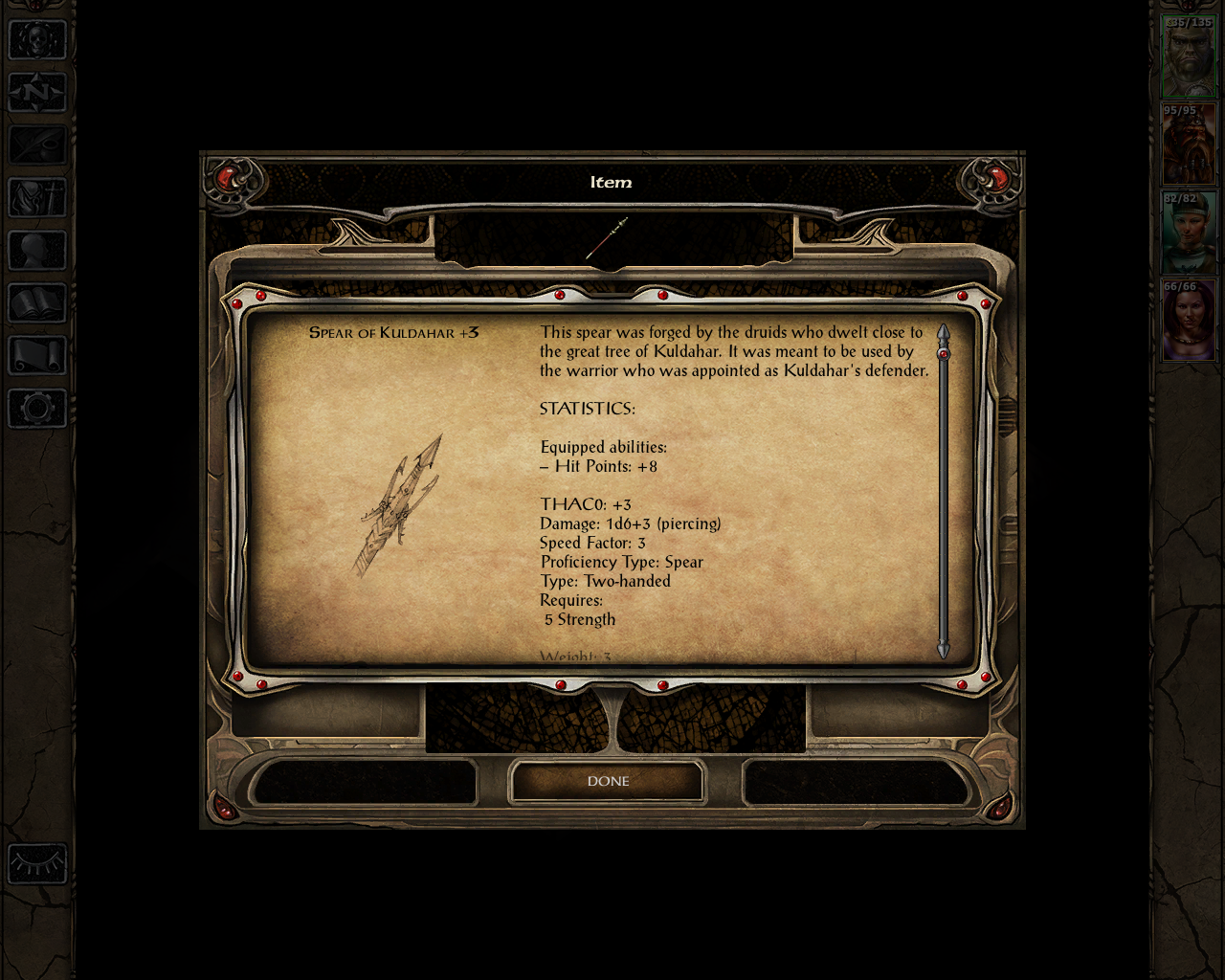Viewport: 1225px width, 980px height.
Task: Click the scrollbar's down arrow
Action: (944, 650)
